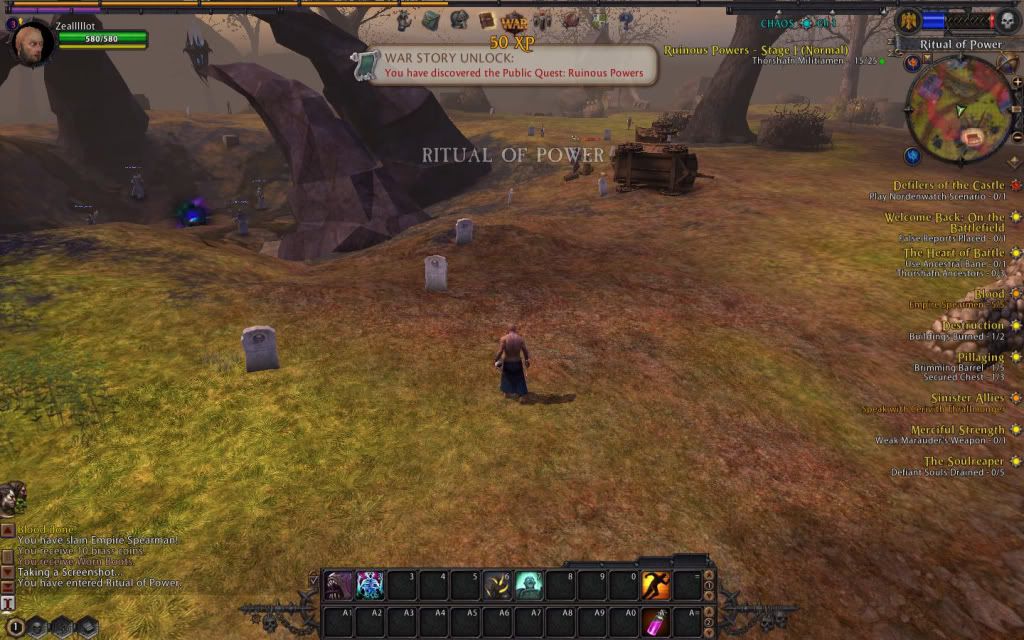Zoom in the minimap with plus button

coord(1017,82)
